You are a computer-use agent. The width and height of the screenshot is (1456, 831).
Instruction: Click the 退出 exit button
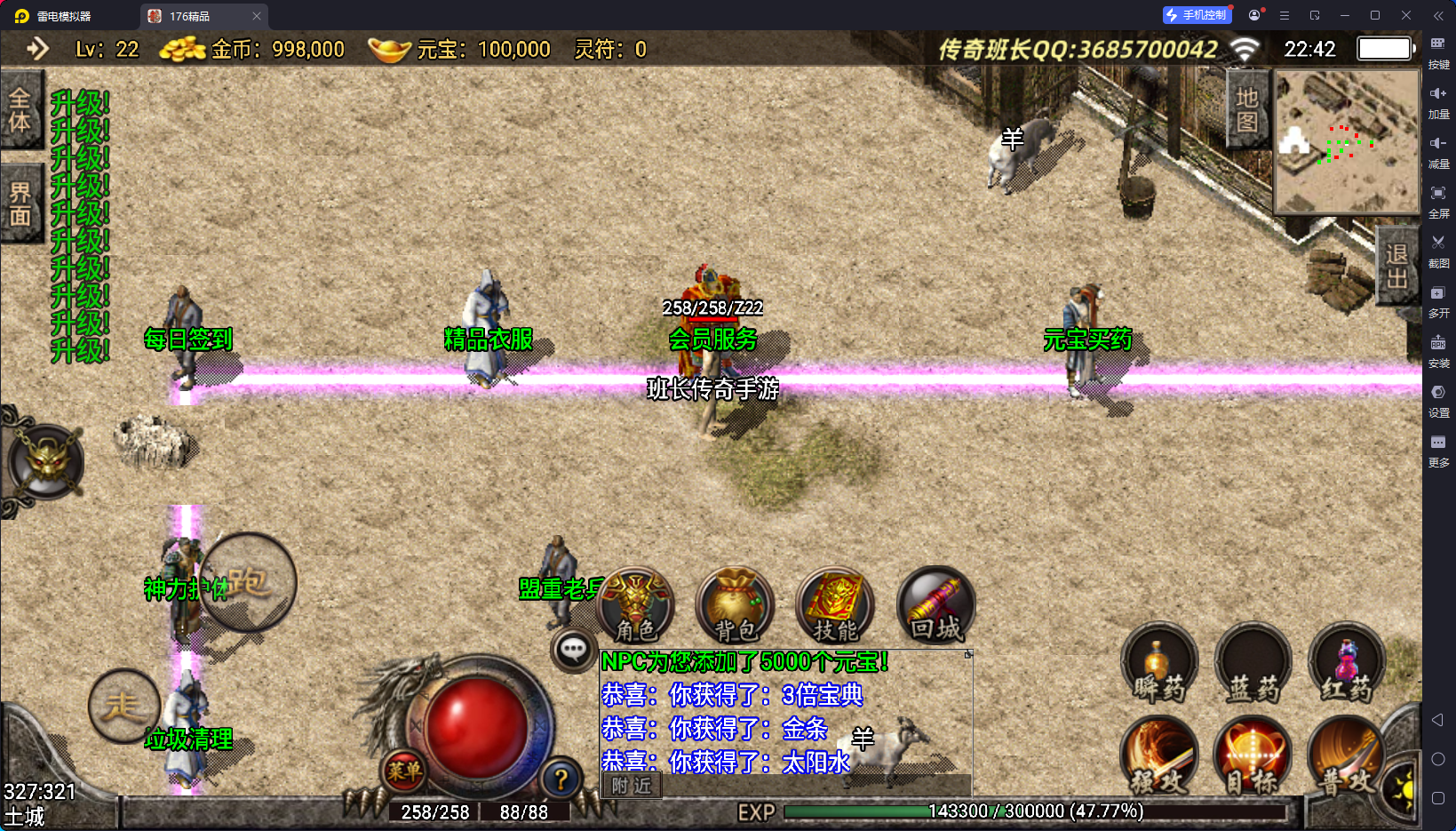pos(1396,267)
